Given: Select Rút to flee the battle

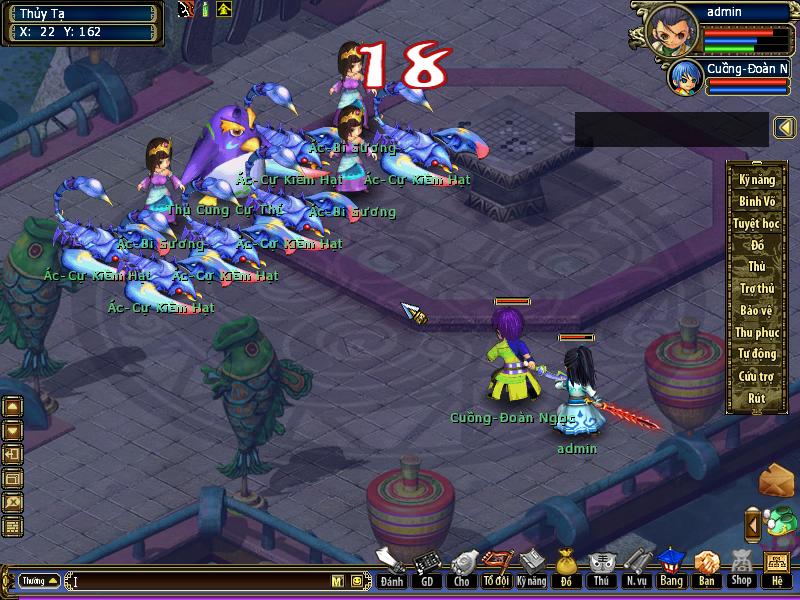Looking at the screenshot, I should (x=757, y=398).
